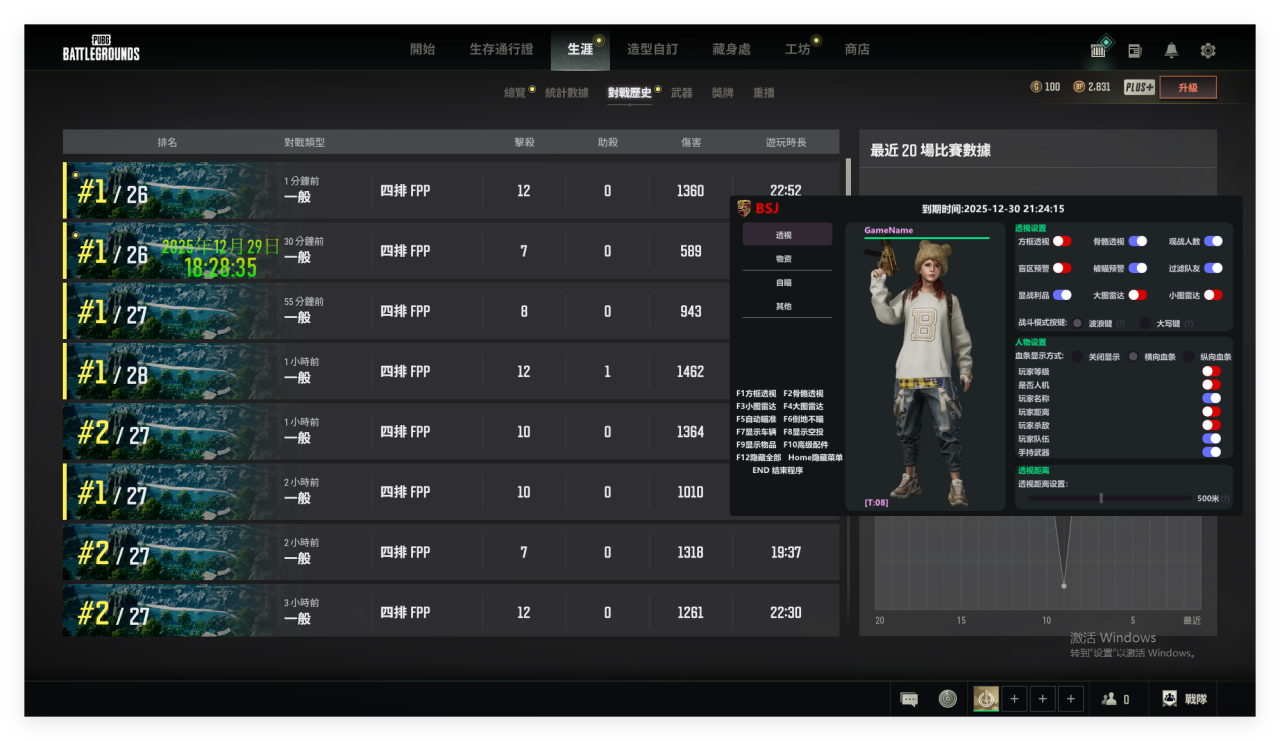
Task: Open the 造型自訂 customization tab
Action: pos(652,49)
